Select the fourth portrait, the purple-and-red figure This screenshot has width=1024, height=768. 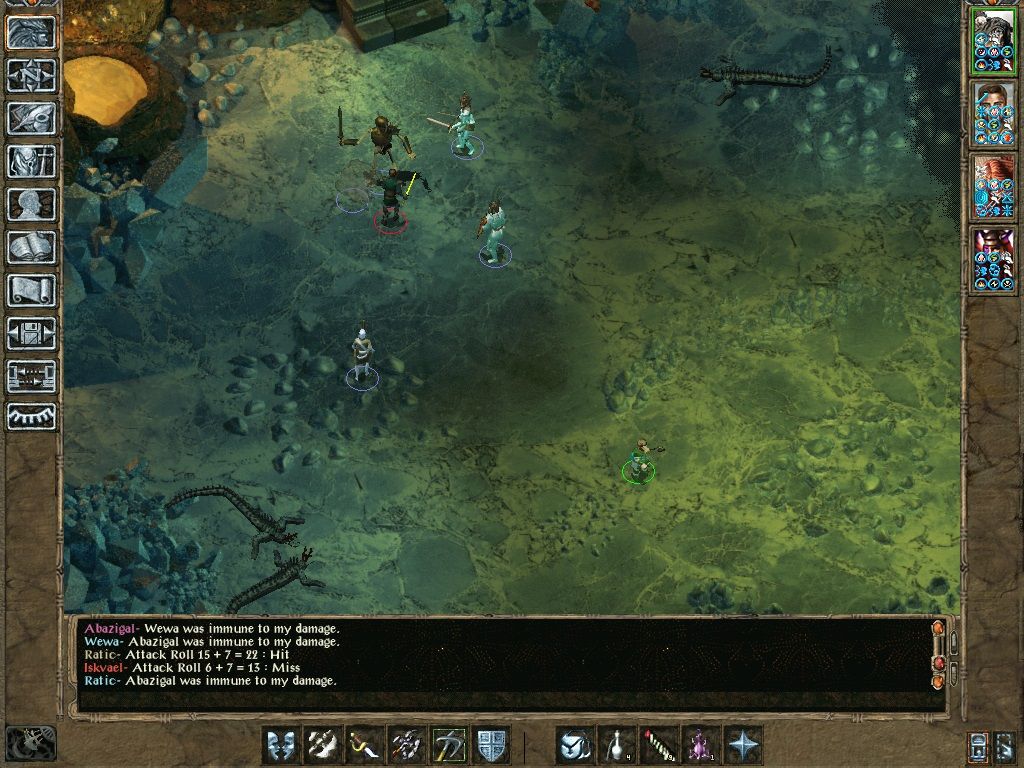pyautogui.click(x=993, y=260)
